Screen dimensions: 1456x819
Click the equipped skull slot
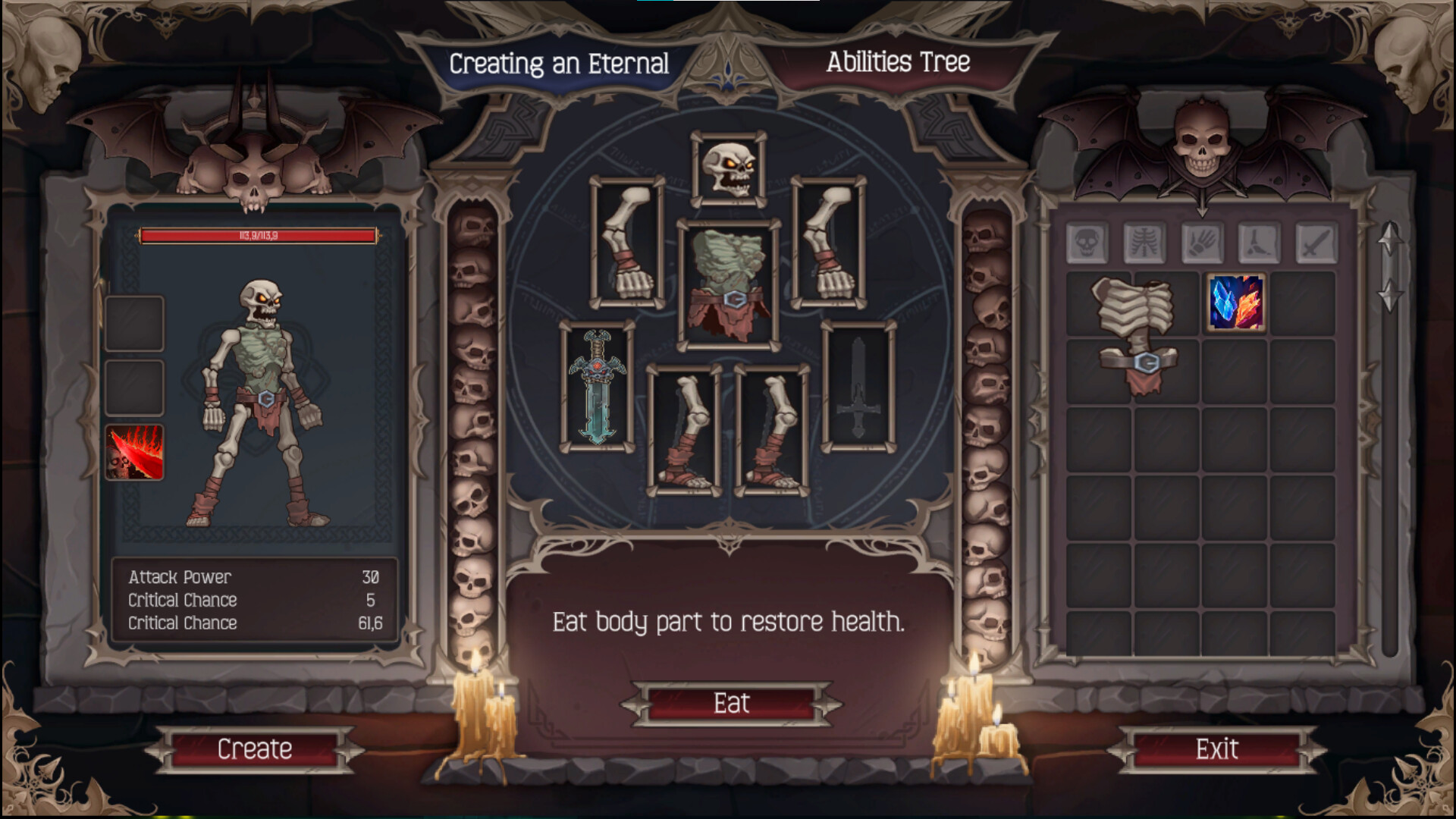point(730,168)
